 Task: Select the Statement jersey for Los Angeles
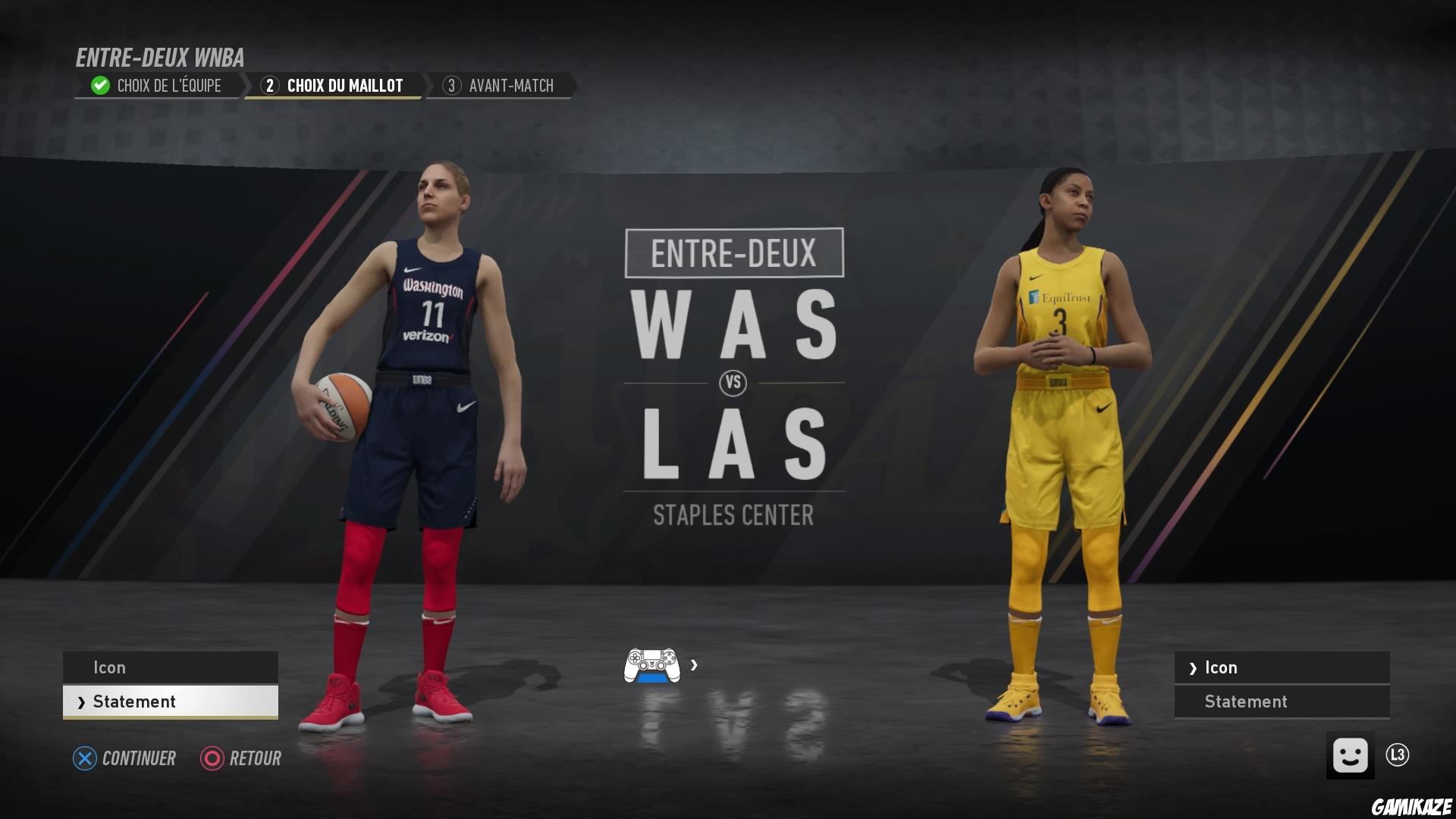pyautogui.click(x=1281, y=701)
